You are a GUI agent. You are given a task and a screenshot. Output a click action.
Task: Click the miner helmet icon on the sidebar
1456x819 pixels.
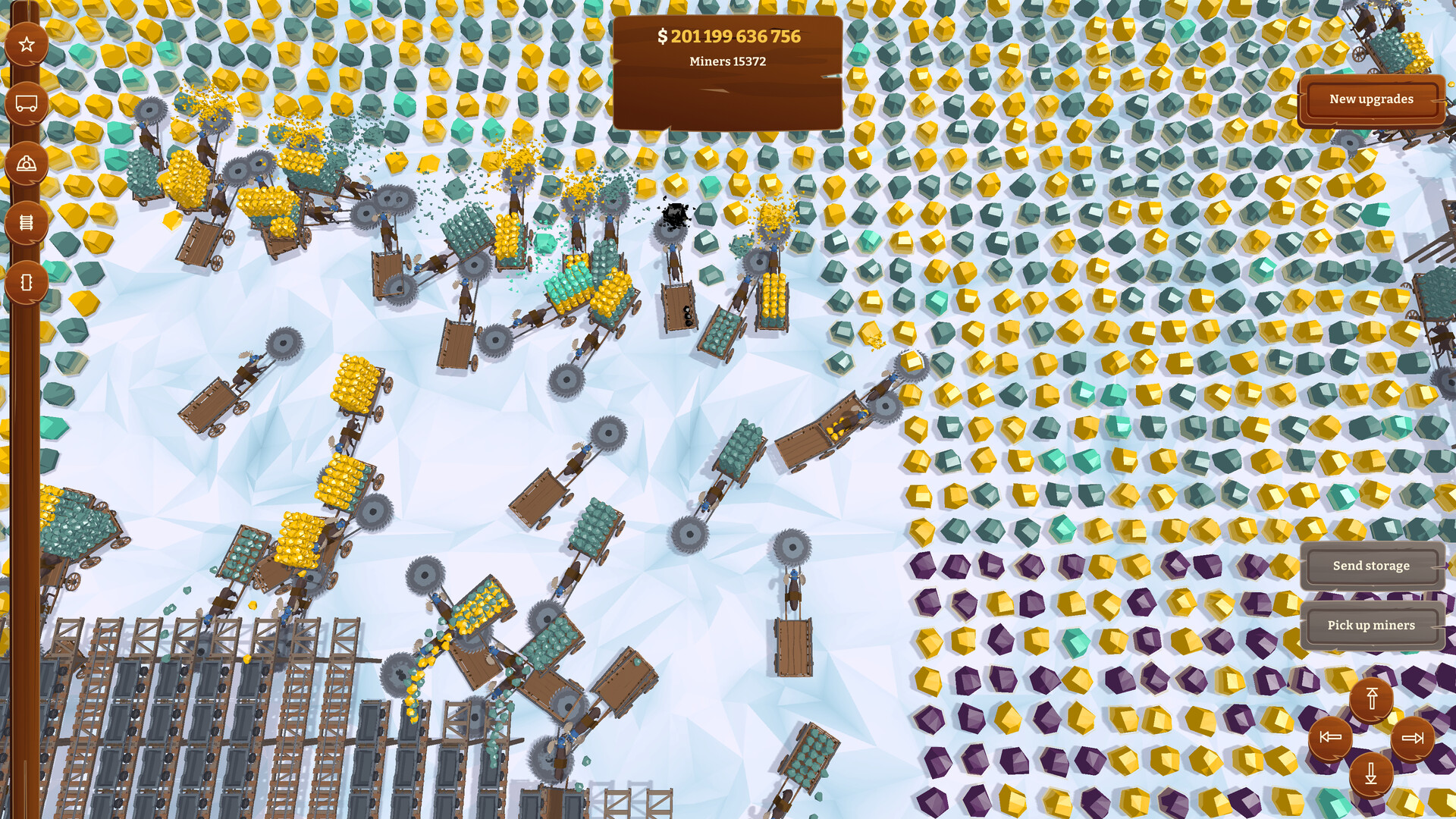(27, 162)
